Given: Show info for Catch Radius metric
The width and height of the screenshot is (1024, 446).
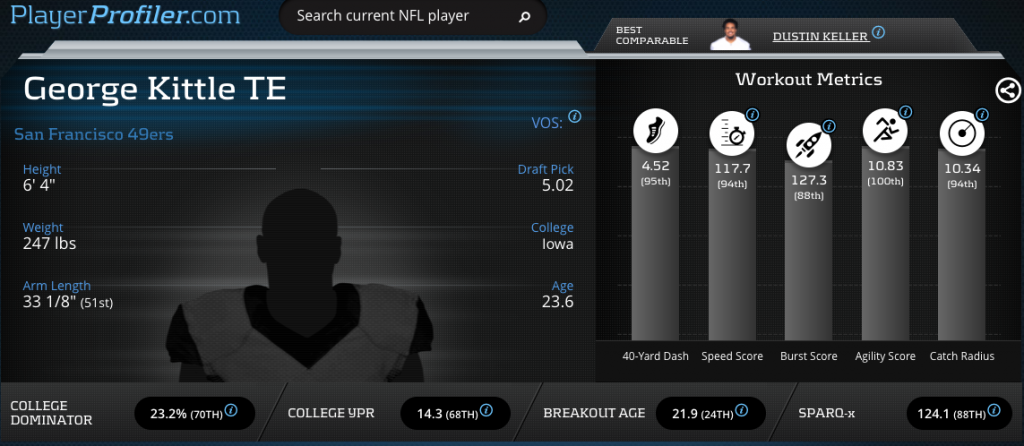Looking at the screenshot, I should point(982,113).
